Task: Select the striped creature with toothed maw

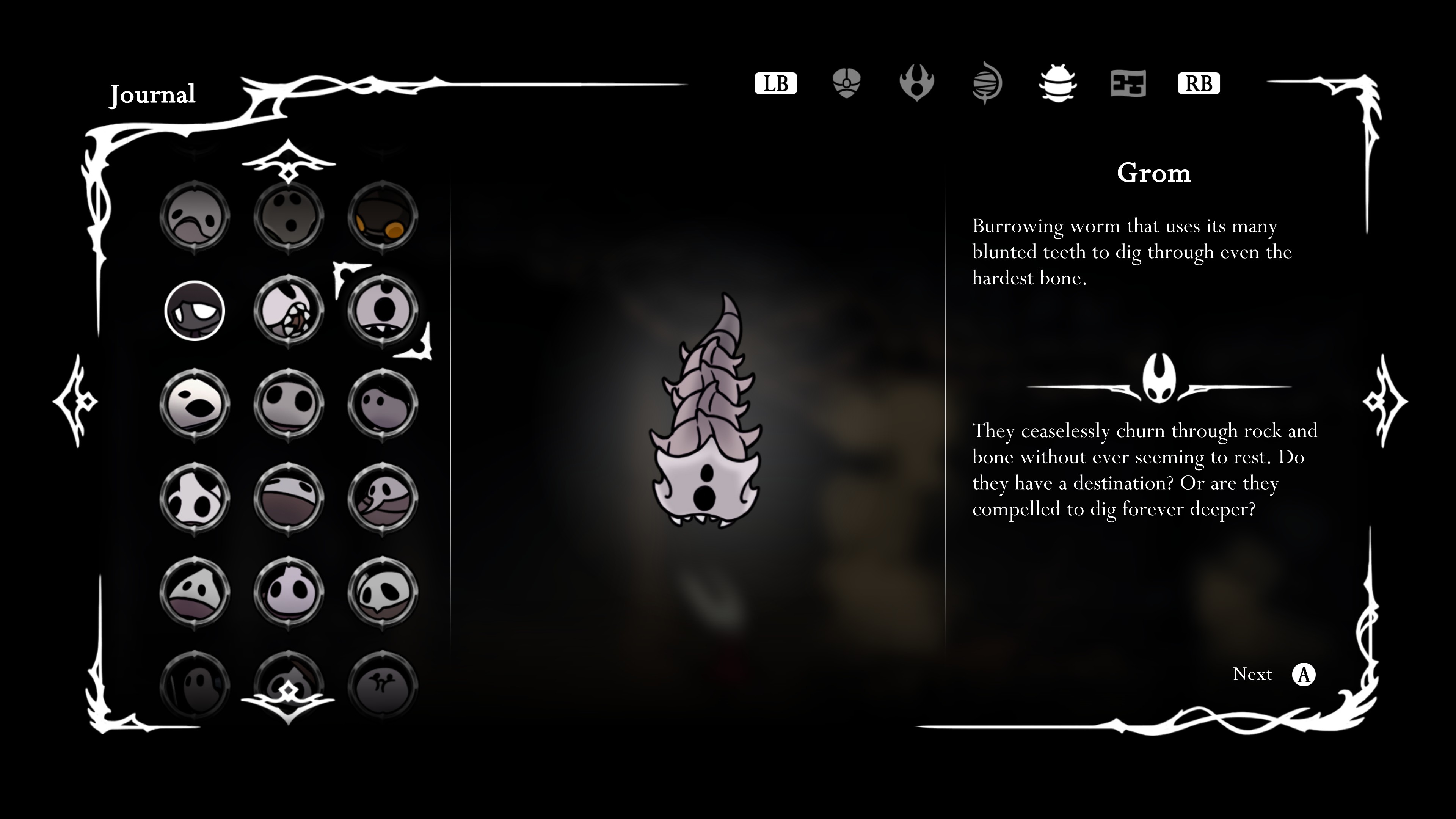Action: [289, 310]
